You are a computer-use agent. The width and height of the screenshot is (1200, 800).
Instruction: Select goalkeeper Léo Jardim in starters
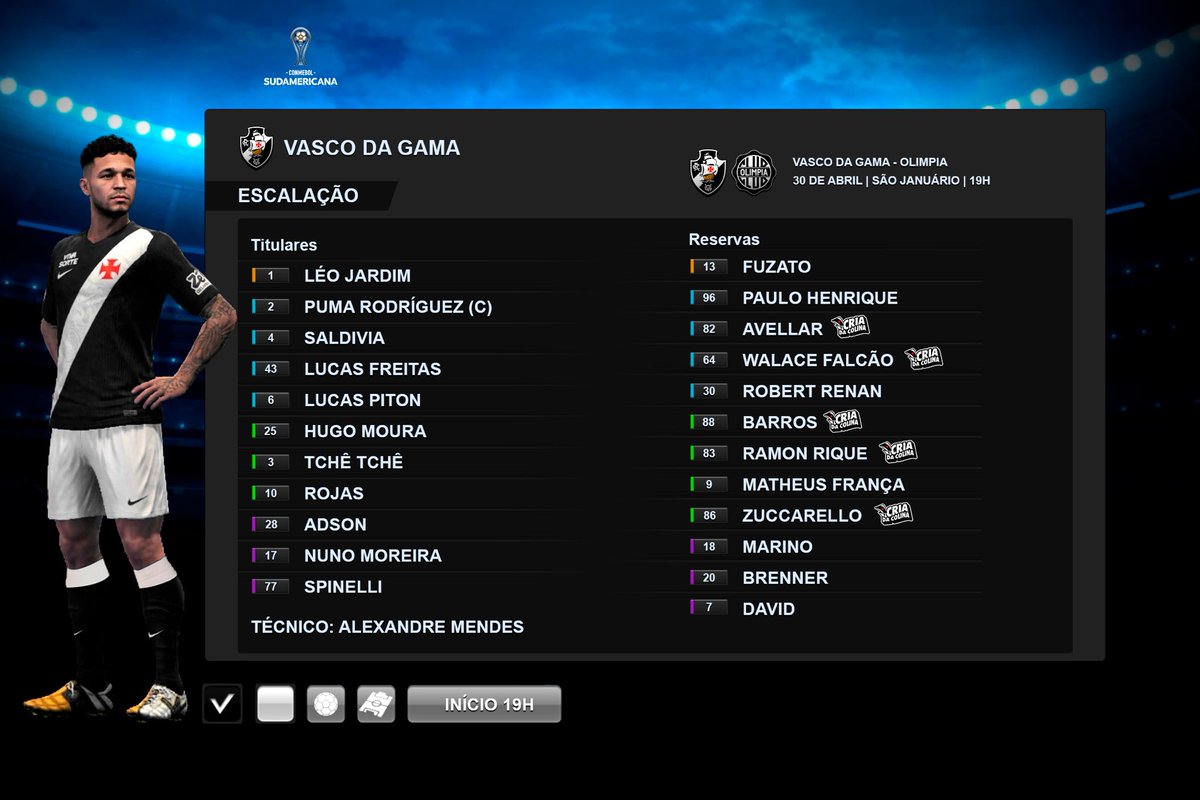pos(357,276)
